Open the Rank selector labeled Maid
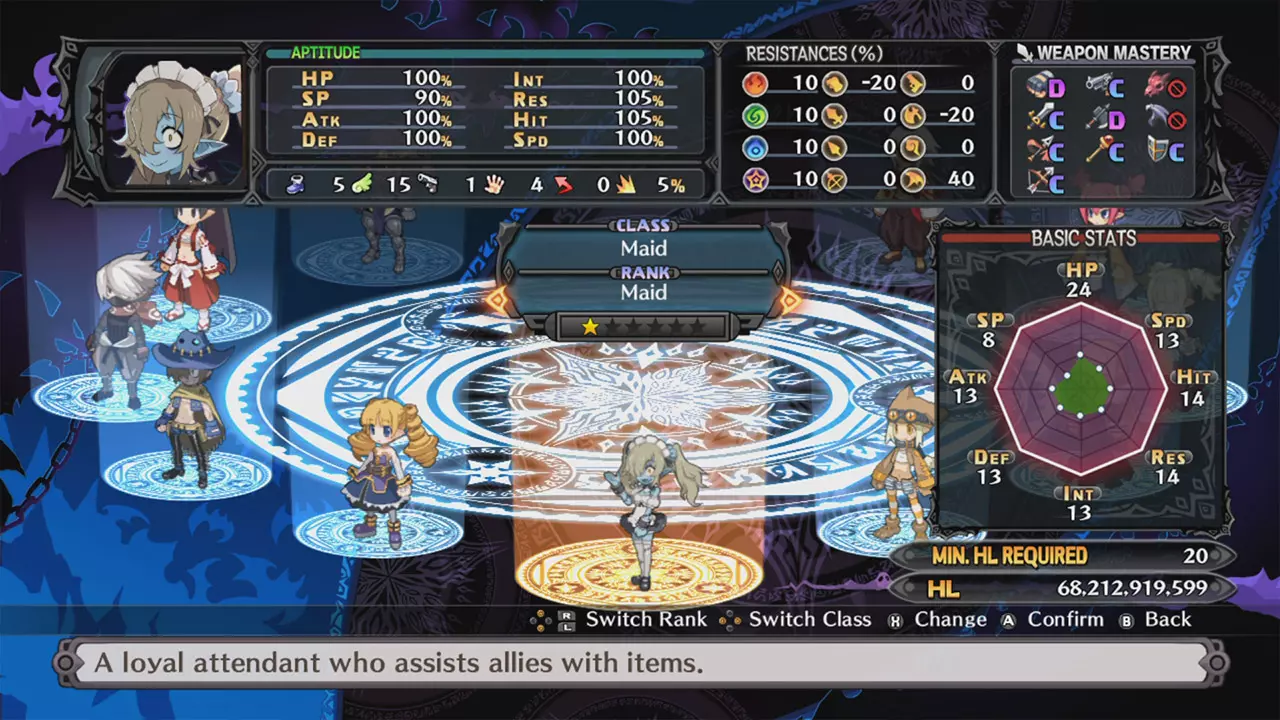The height and width of the screenshot is (720, 1280). (644, 292)
